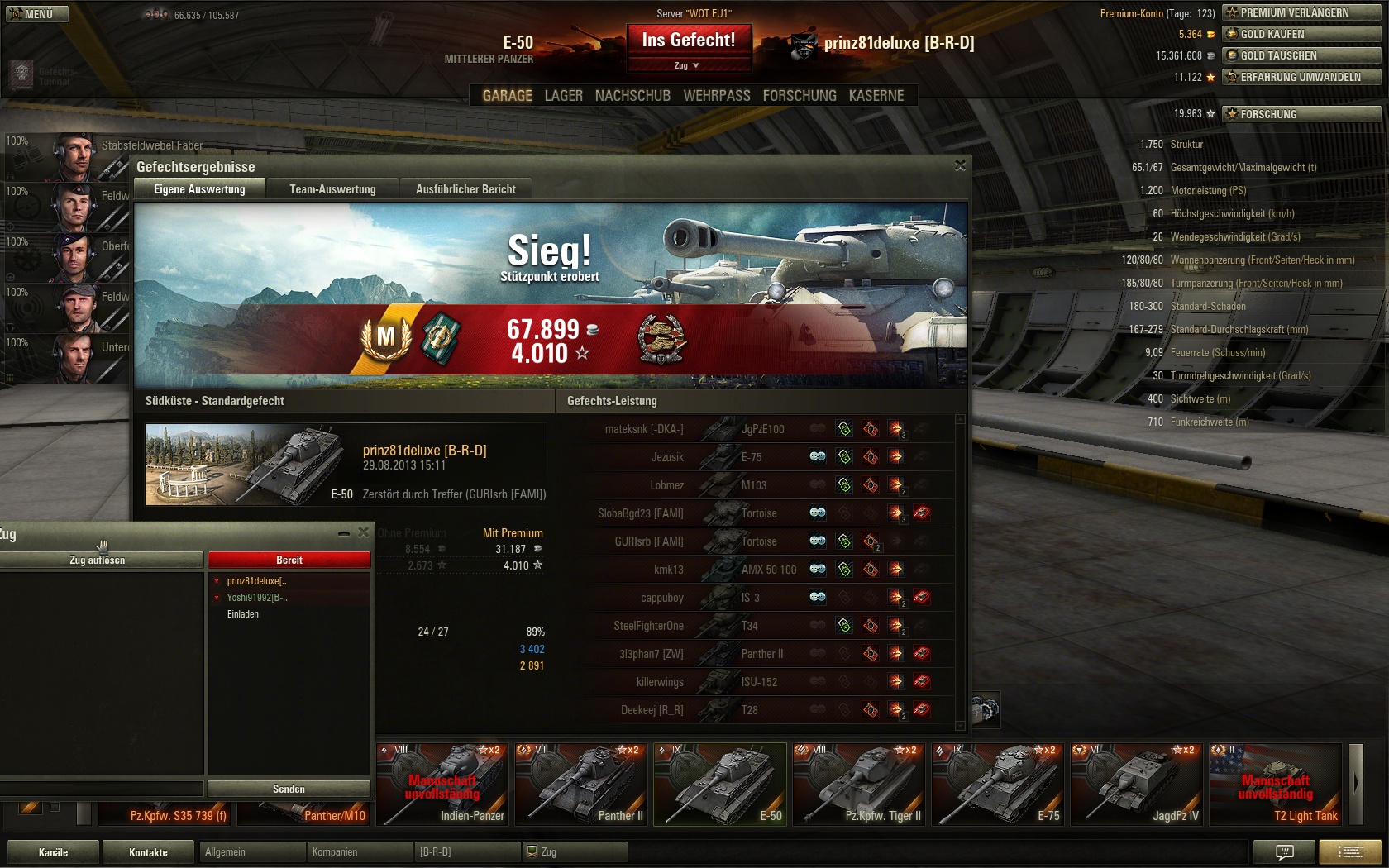Go to the Kaserne page
The width and height of the screenshot is (1389, 868).
pyautogui.click(x=876, y=96)
